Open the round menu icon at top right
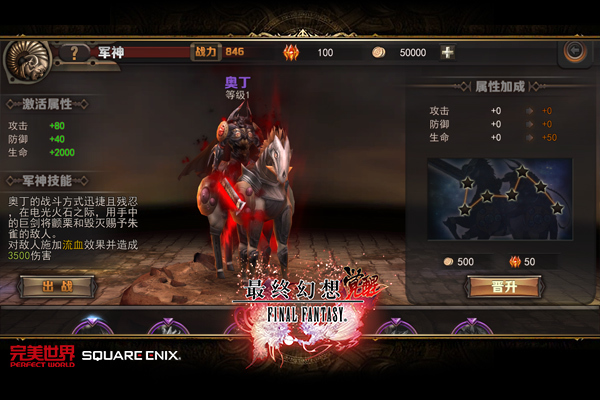This screenshot has height=400, width=600. pyautogui.click(x=574, y=52)
